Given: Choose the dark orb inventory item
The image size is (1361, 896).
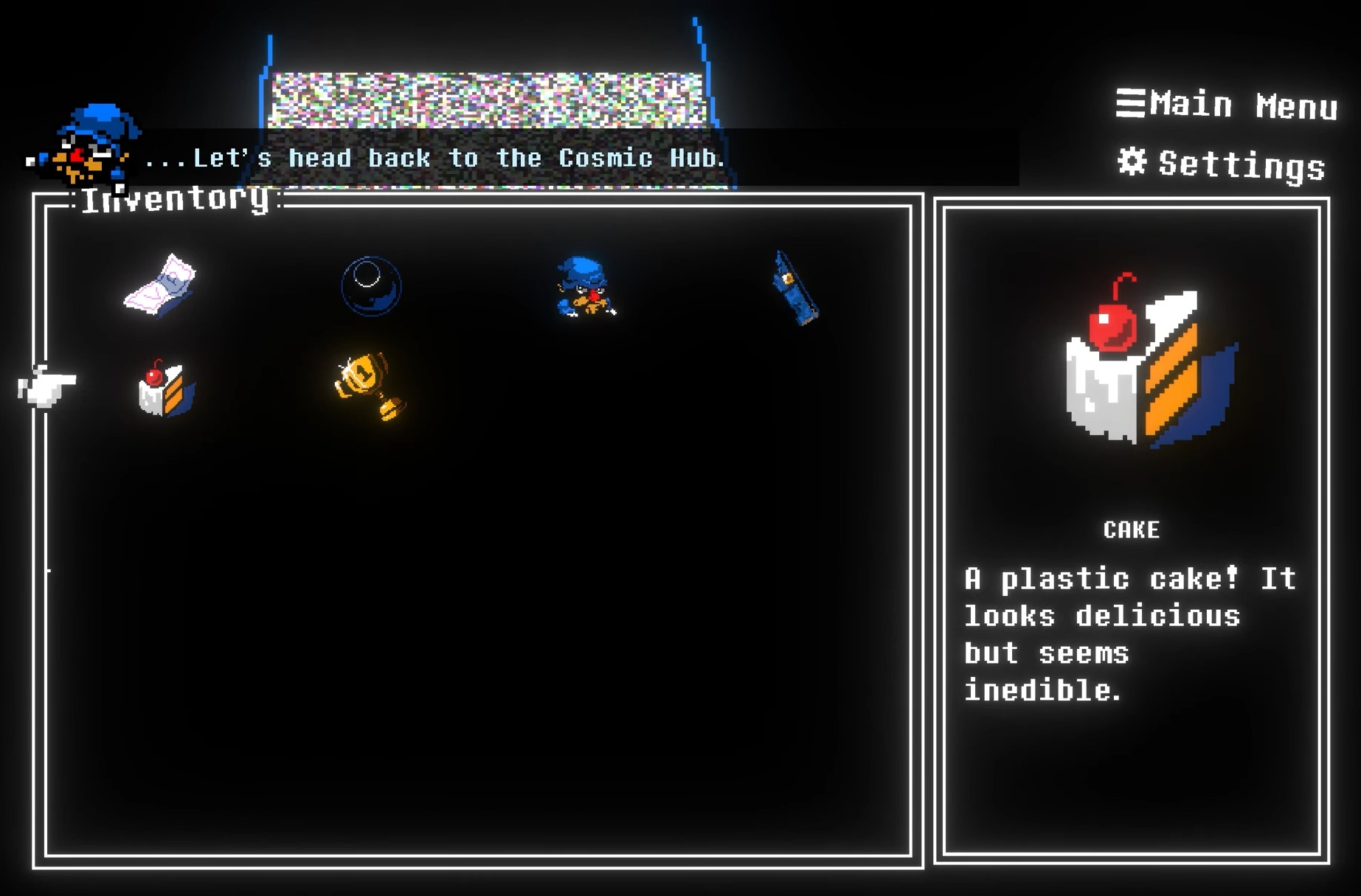Looking at the screenshot, I should [x=371, y=286].
